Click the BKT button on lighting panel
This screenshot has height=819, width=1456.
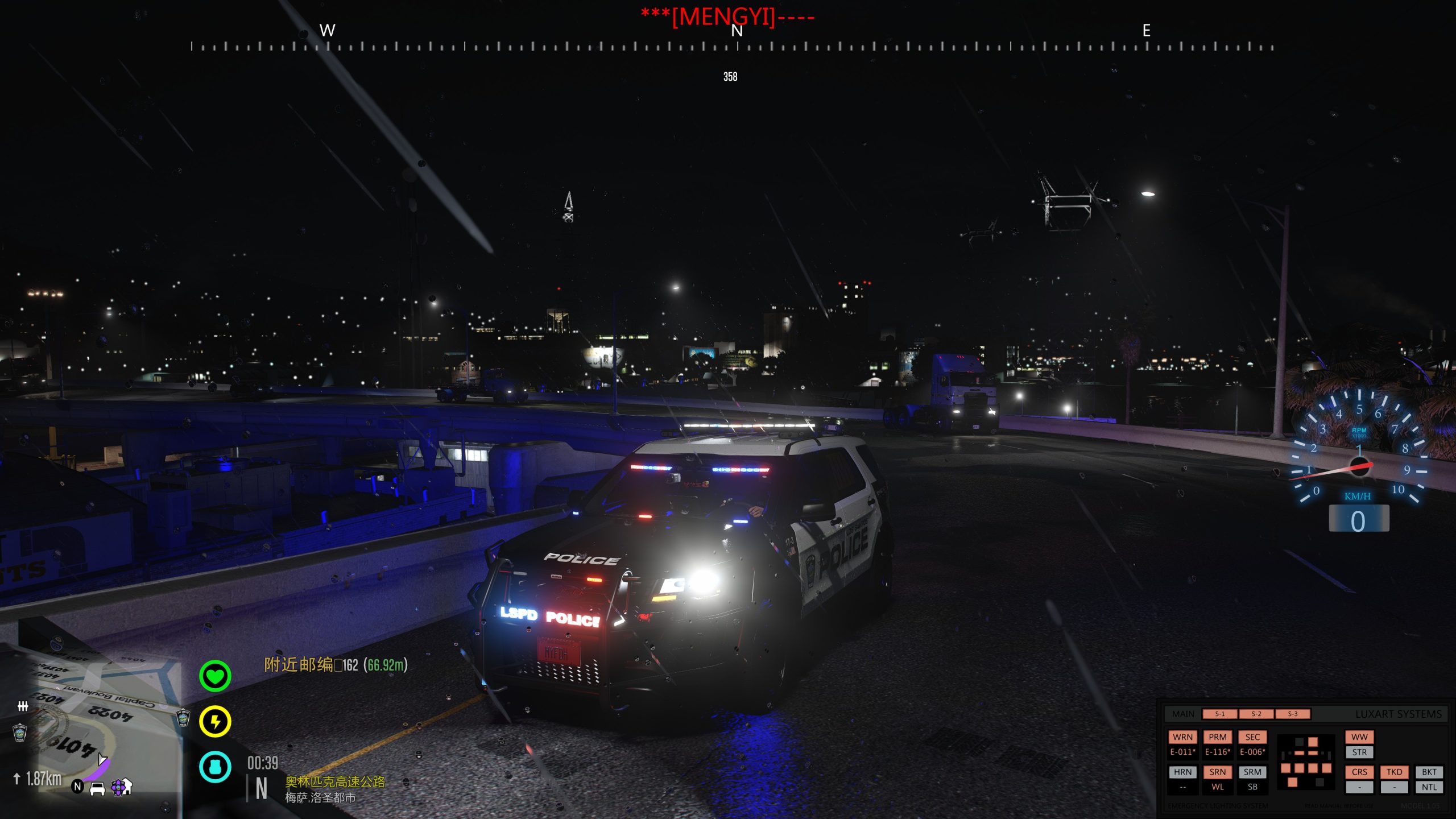click(x=1429, y=772)
